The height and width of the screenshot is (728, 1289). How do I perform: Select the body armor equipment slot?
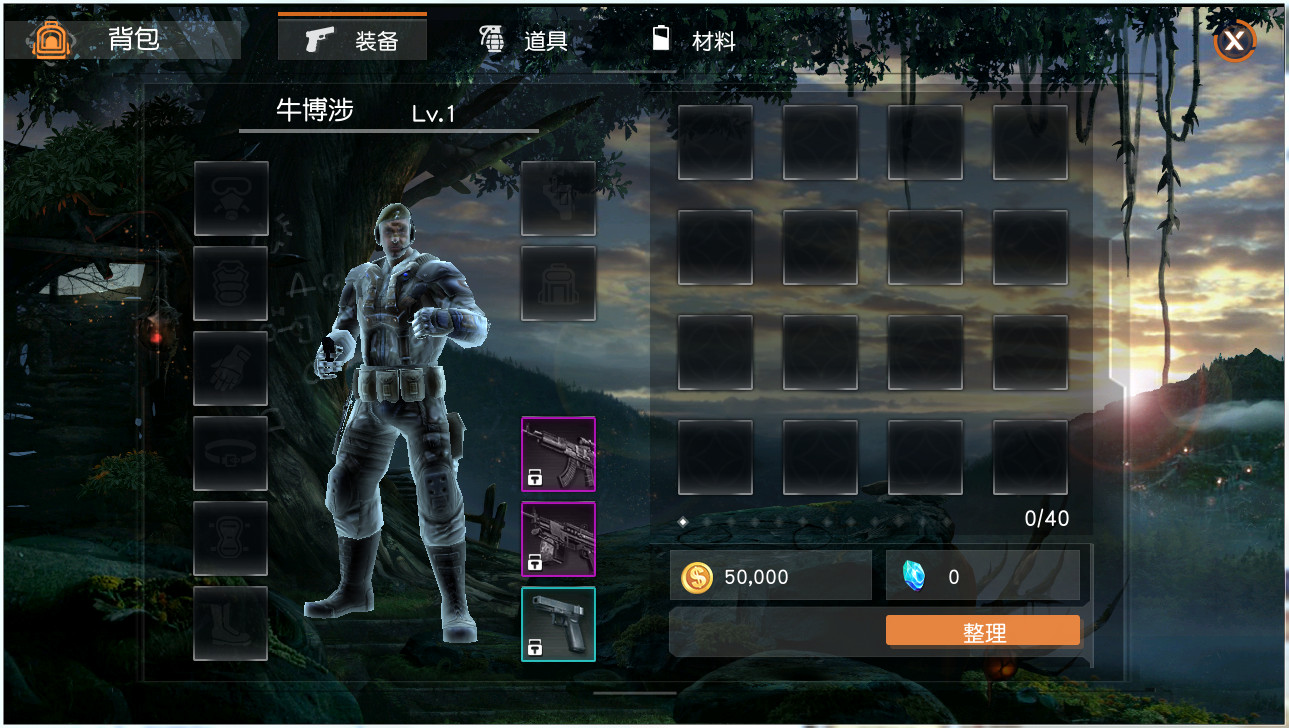pyautogui.click(x=230, y=283)
